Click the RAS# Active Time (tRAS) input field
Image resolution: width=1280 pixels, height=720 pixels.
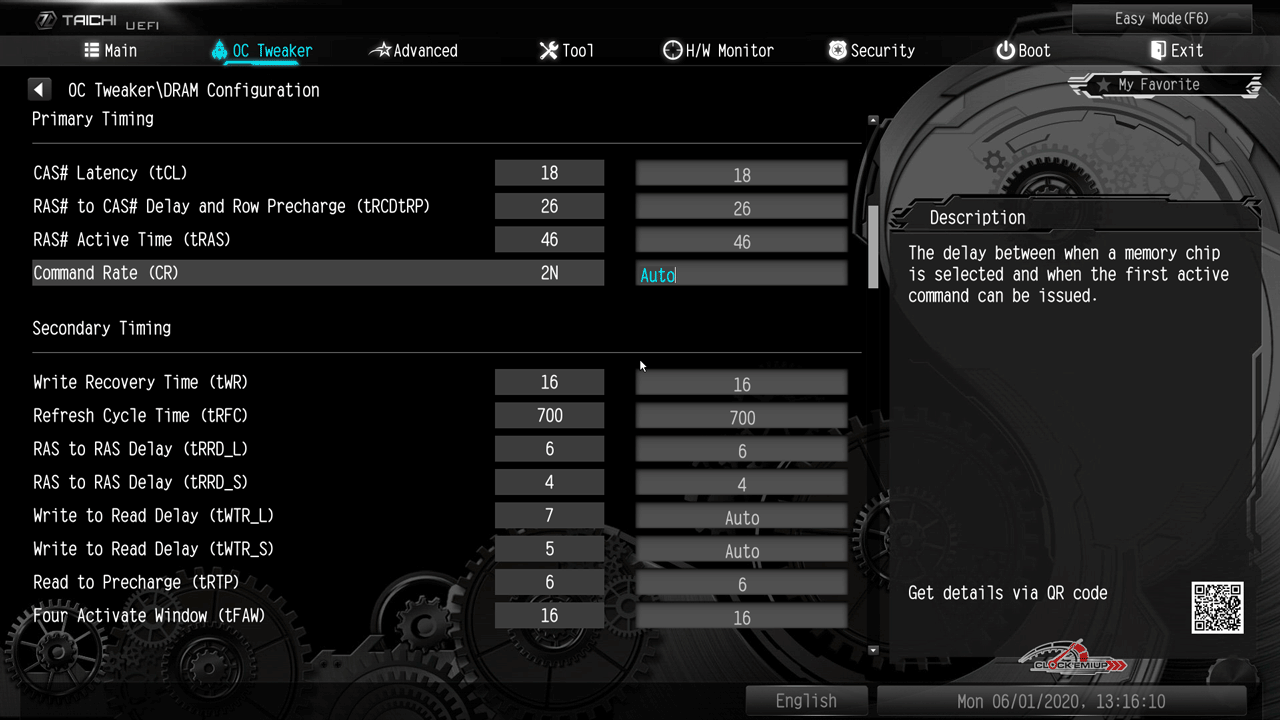[x=741, y=242]
